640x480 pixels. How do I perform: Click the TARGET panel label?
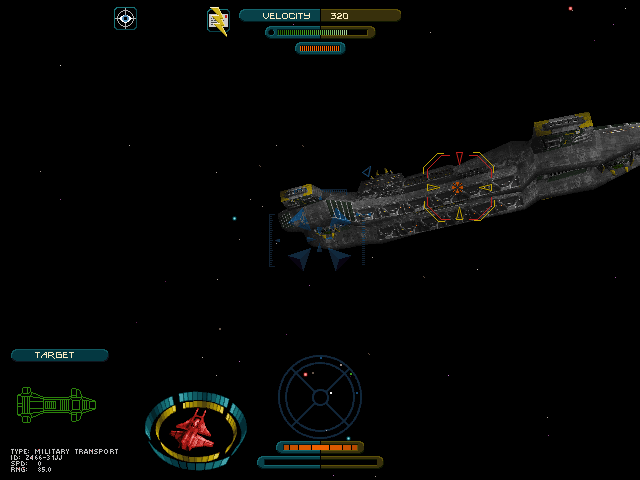click(59, 355)
